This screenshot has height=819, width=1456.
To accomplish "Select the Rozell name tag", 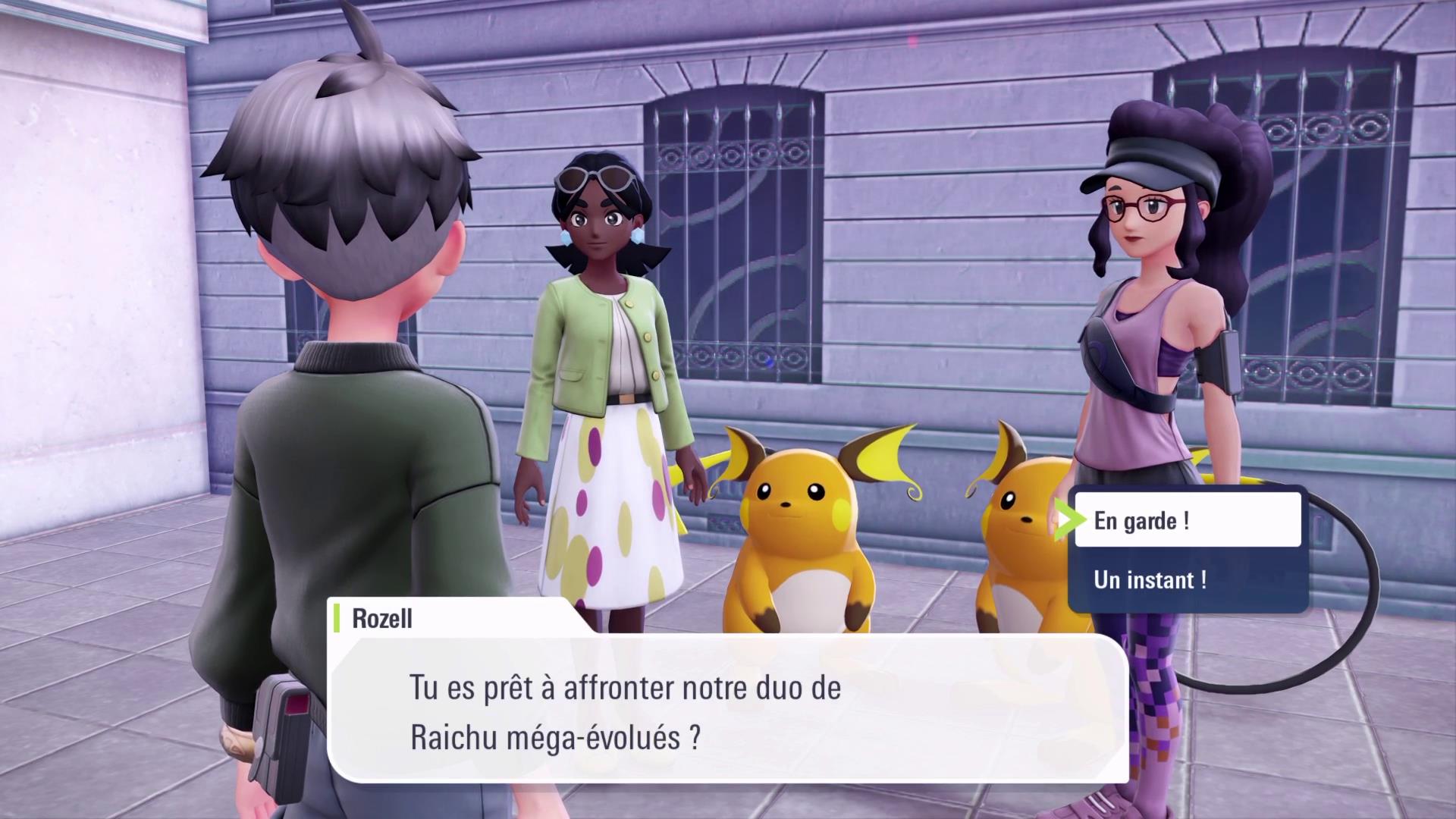I will point(383,619).
